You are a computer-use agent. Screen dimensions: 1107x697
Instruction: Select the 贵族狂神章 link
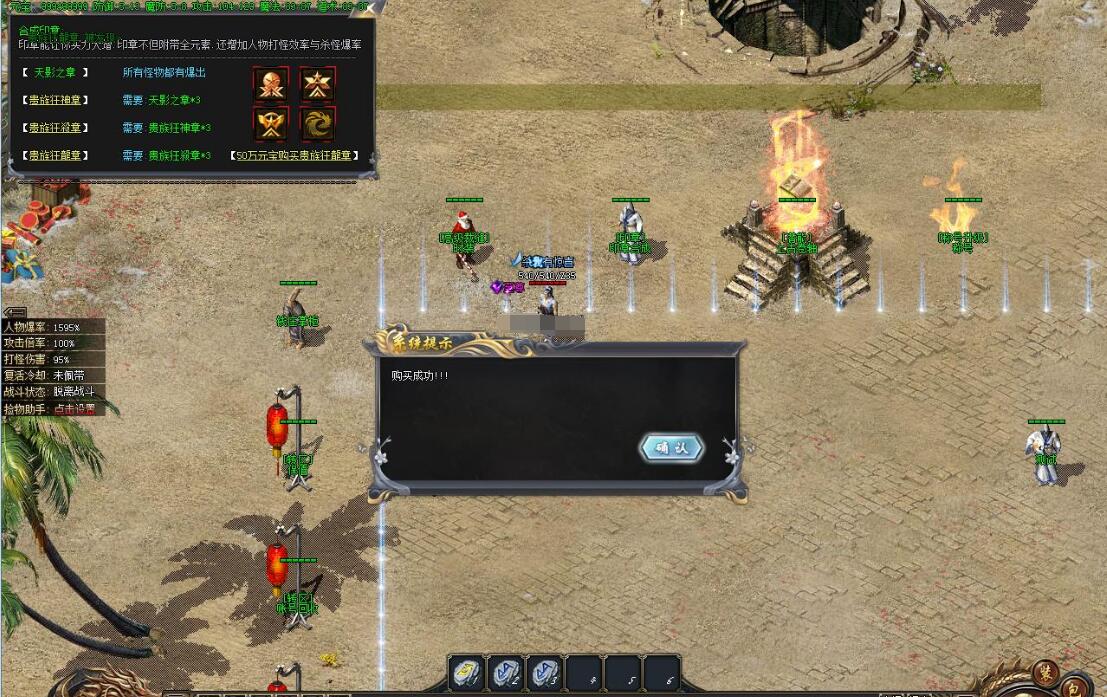pyautogui.click(x=57, y=100)
